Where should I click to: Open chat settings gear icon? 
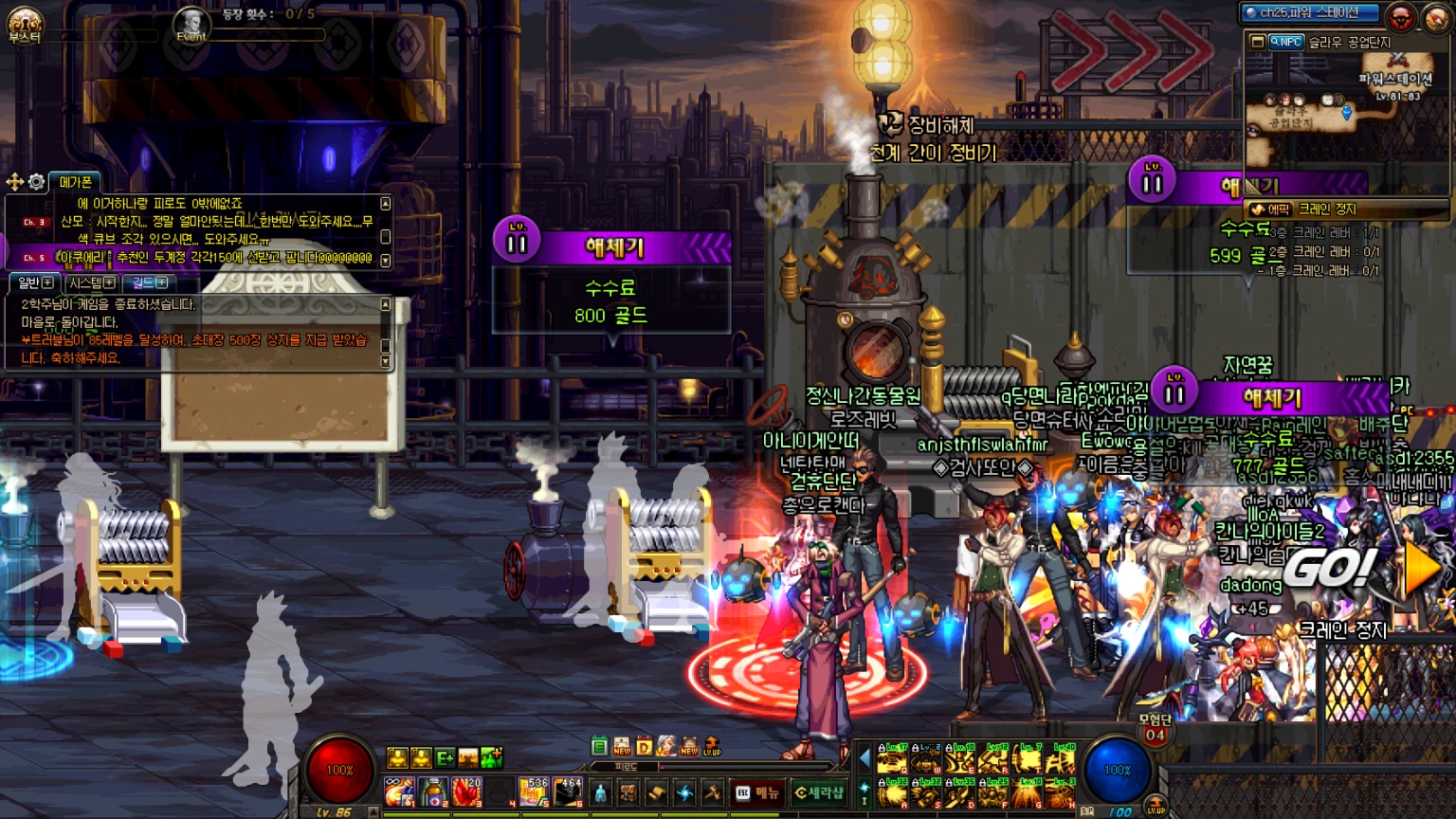37,181
